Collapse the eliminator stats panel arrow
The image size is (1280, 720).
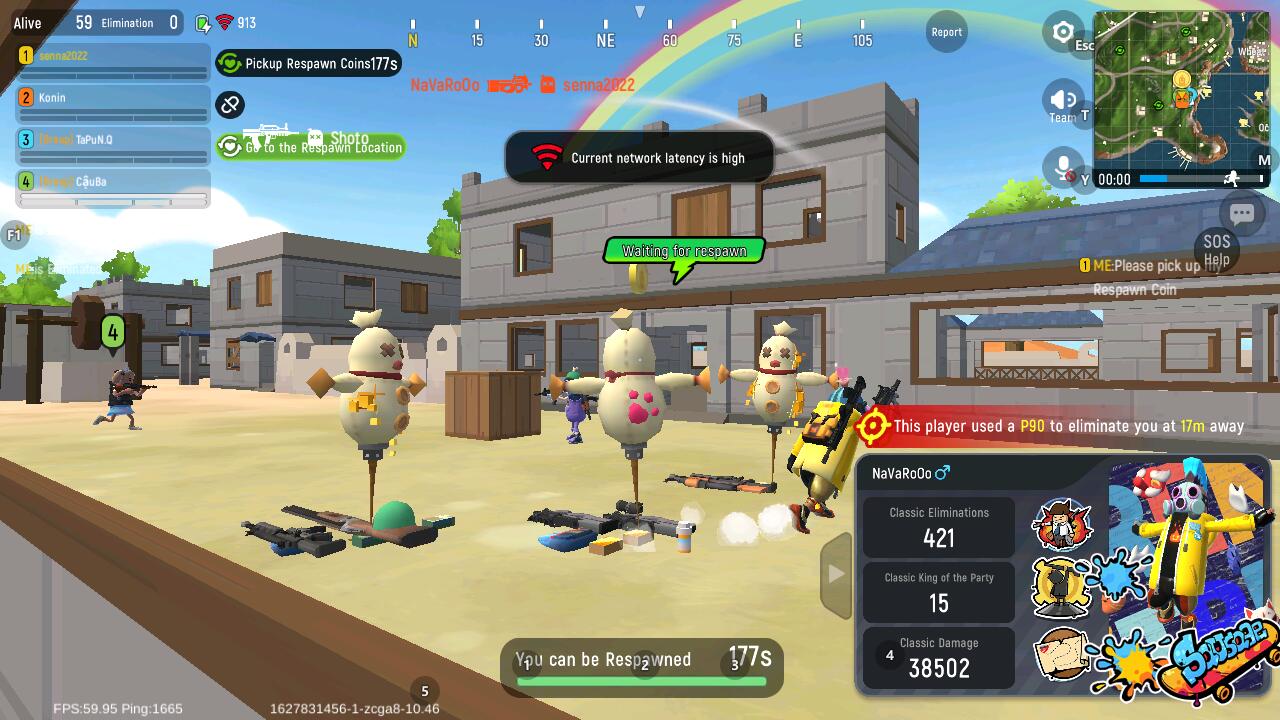pyautogui.click(x=836, y=574)
